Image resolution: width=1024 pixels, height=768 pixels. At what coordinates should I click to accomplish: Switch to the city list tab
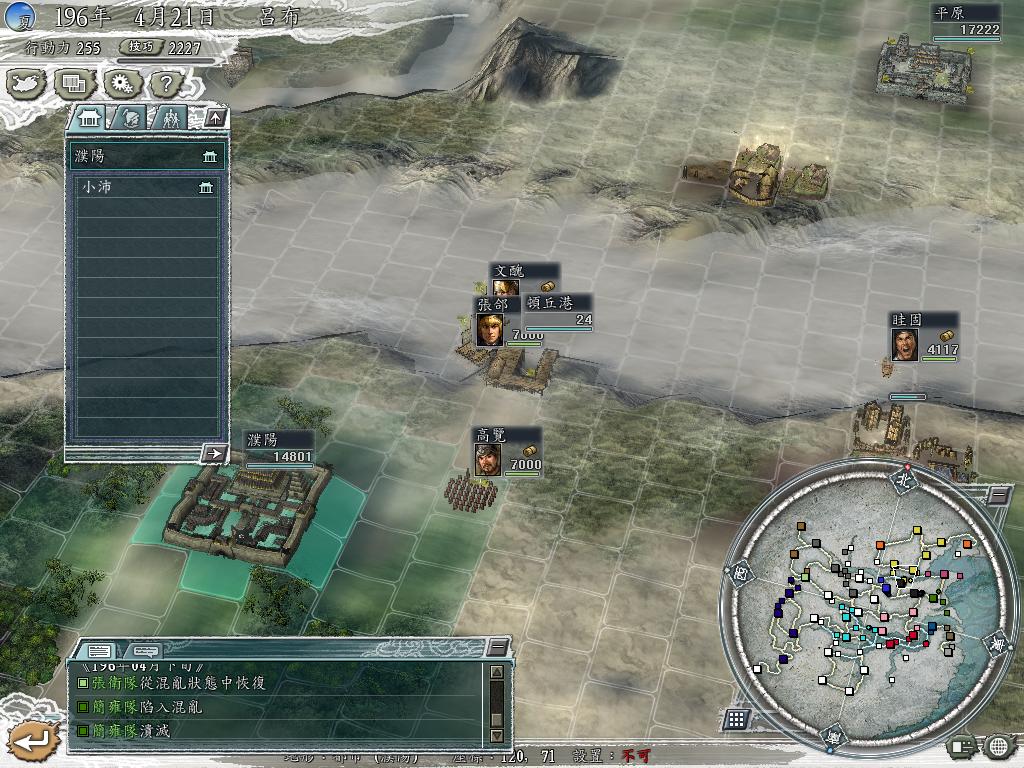click(90, 118)
